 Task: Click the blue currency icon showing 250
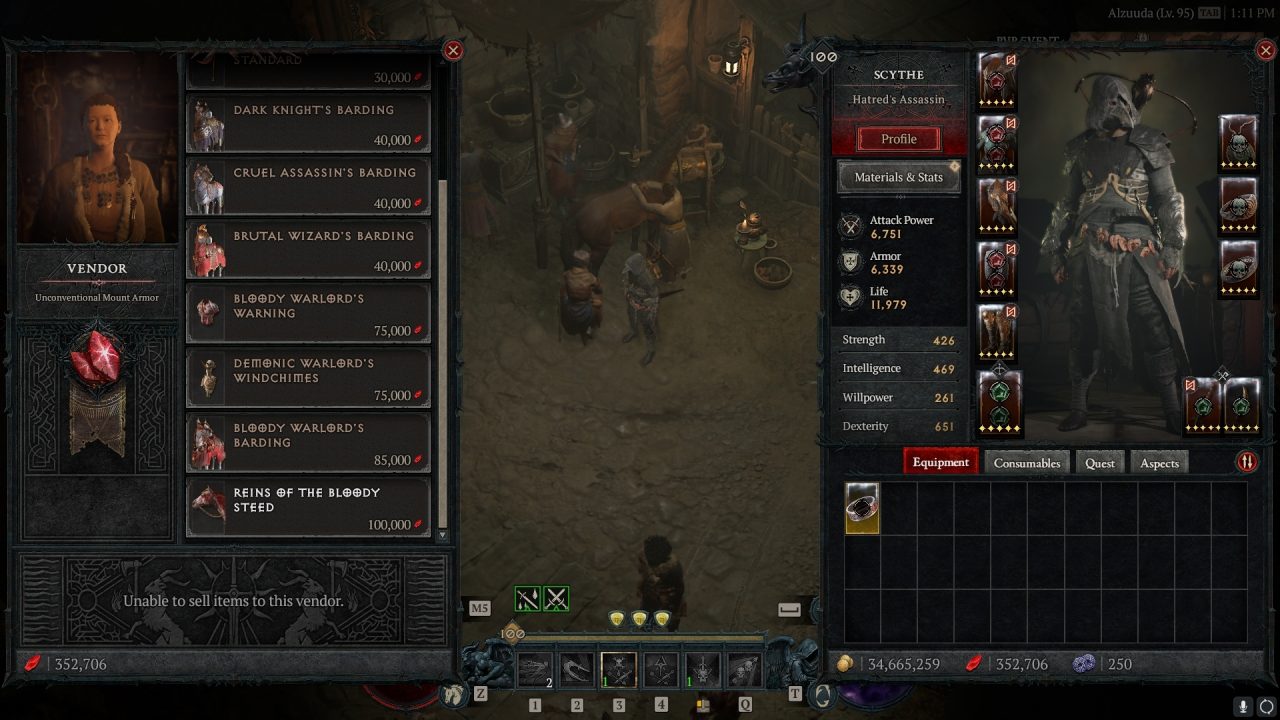[1084, 664]
